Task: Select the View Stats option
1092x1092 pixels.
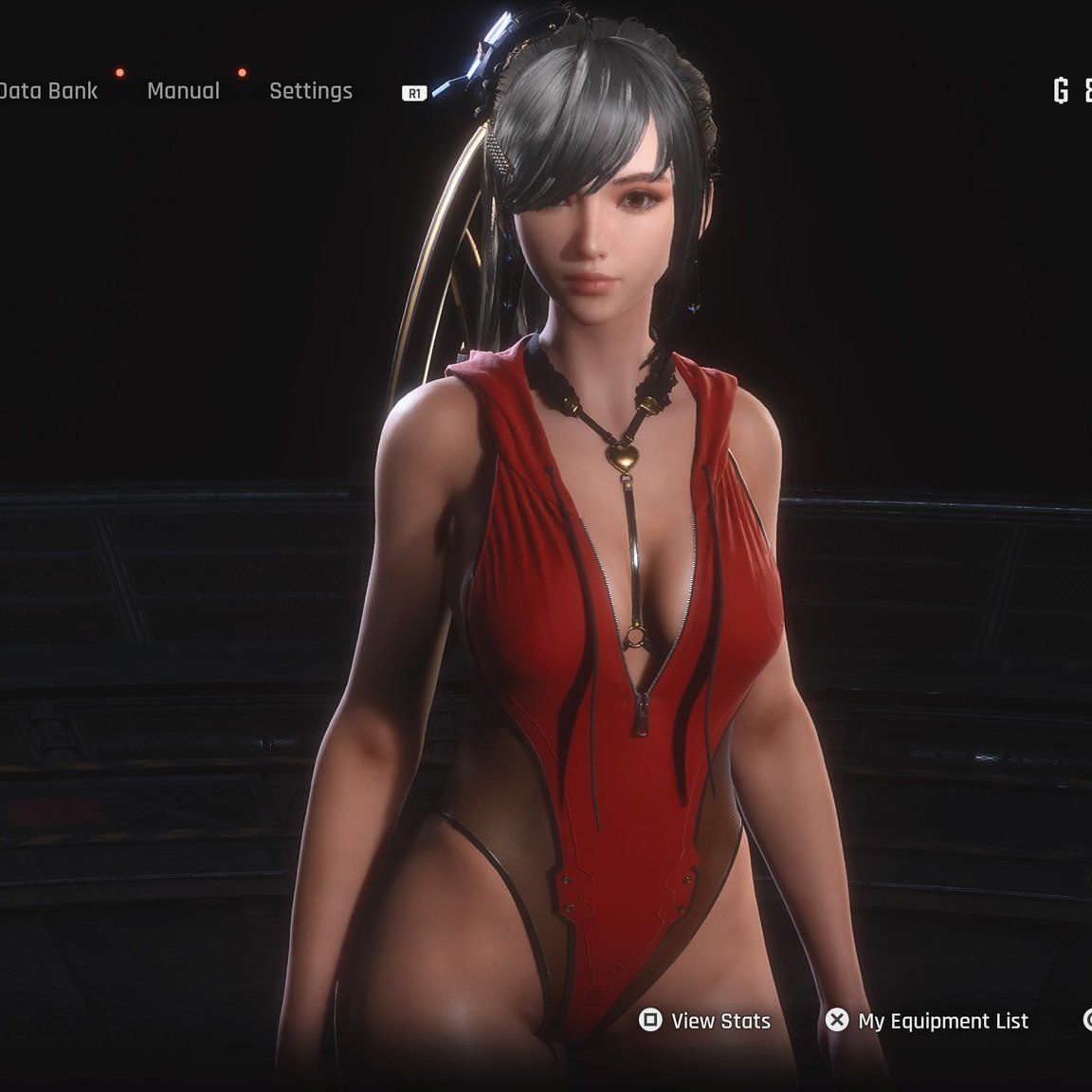Action: [705, 1021]
